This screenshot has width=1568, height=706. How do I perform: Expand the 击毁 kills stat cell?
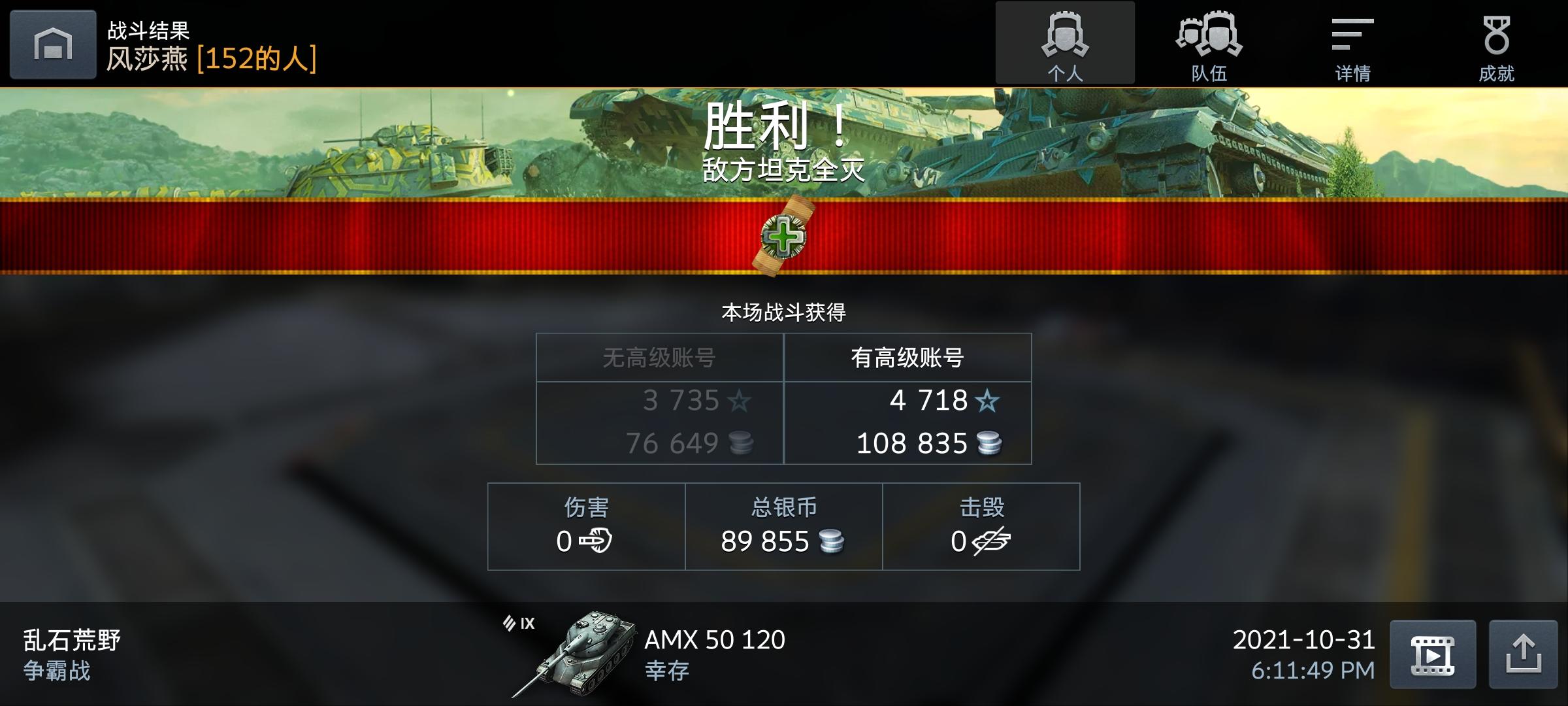(980, 525)
